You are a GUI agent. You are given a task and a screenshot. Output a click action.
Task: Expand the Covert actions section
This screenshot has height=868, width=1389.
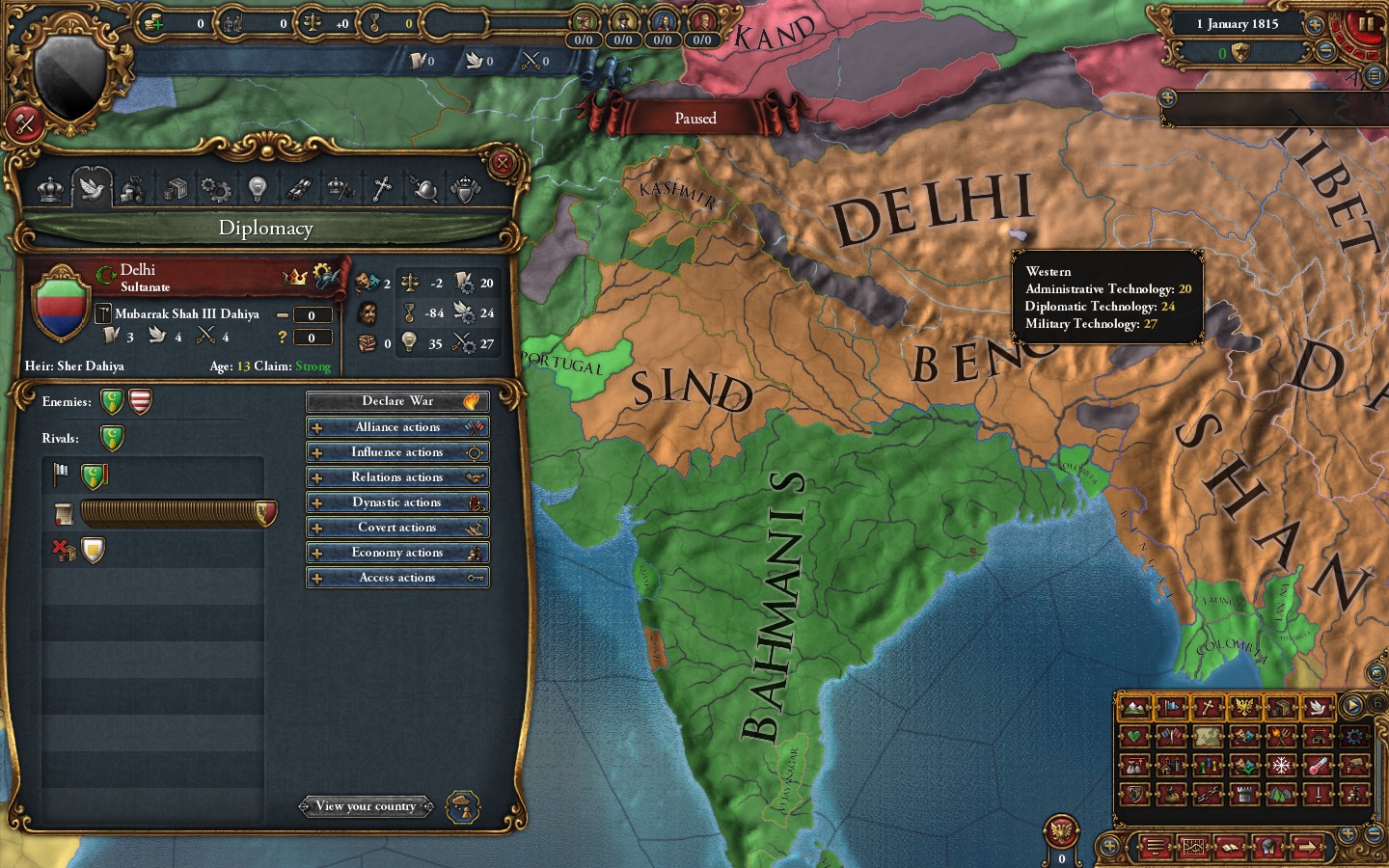[397, 527]
